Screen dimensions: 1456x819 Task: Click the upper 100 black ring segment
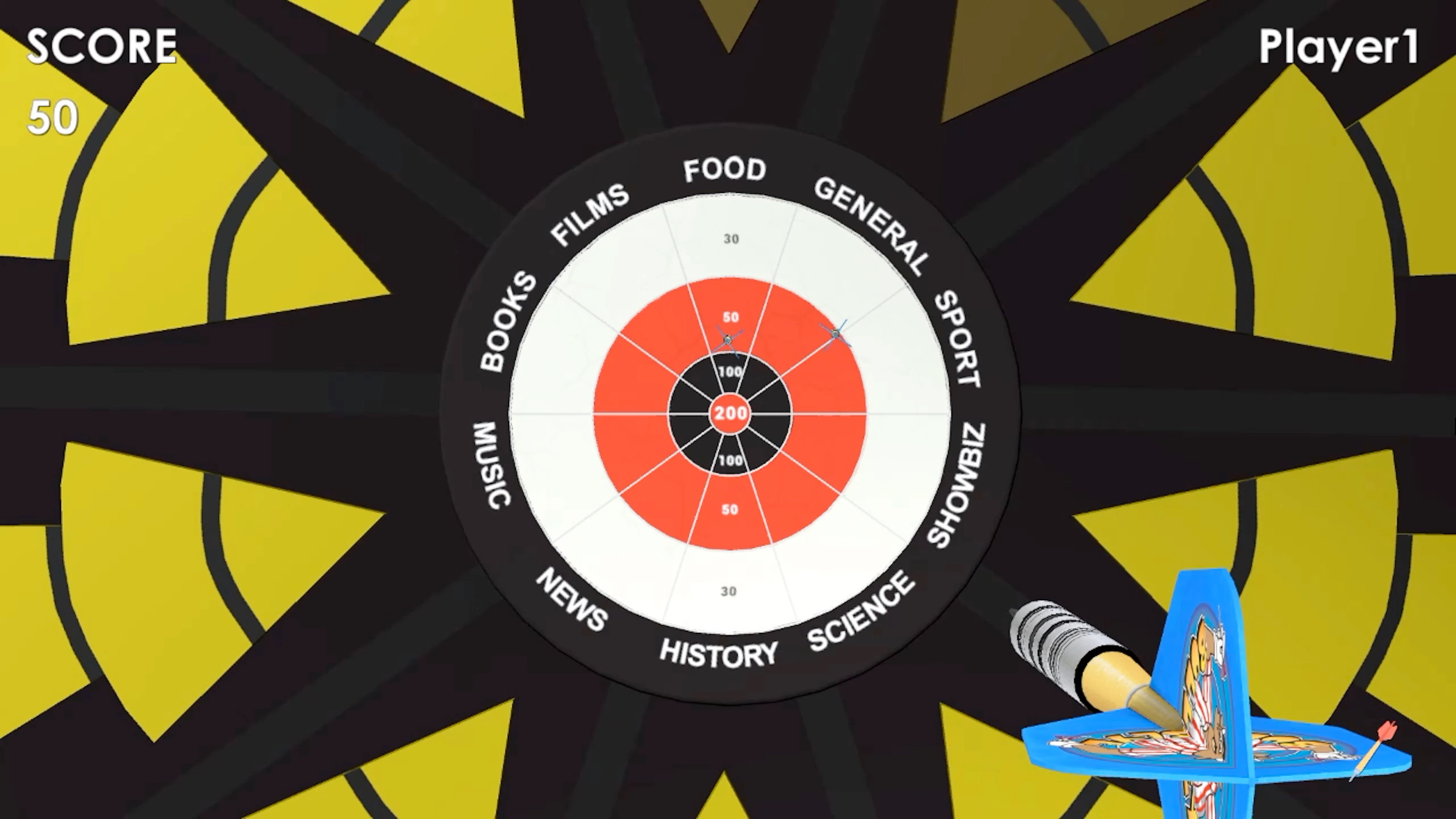[x=730, y=371]
